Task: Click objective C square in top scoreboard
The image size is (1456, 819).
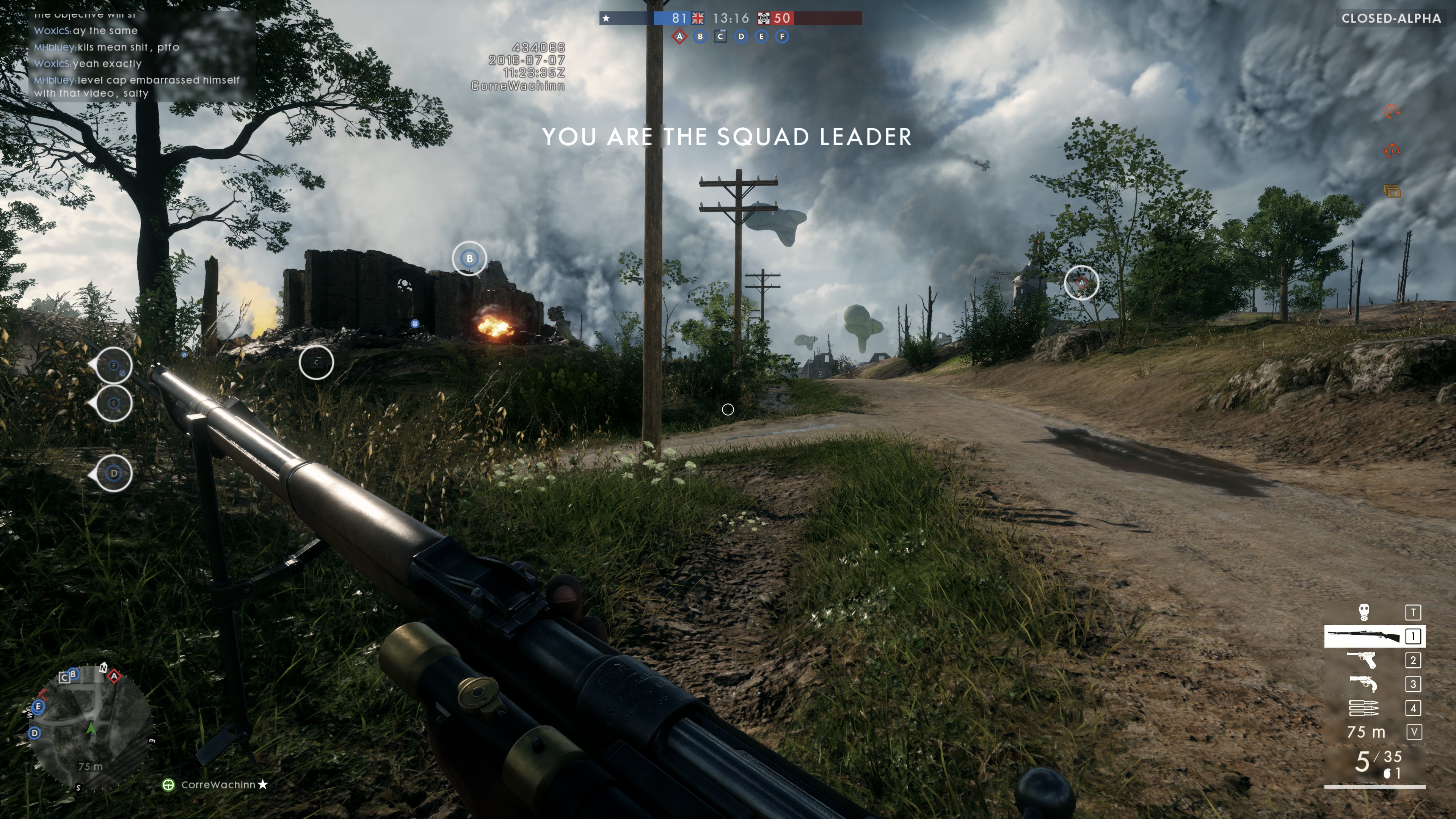Action: coord(720,37)
